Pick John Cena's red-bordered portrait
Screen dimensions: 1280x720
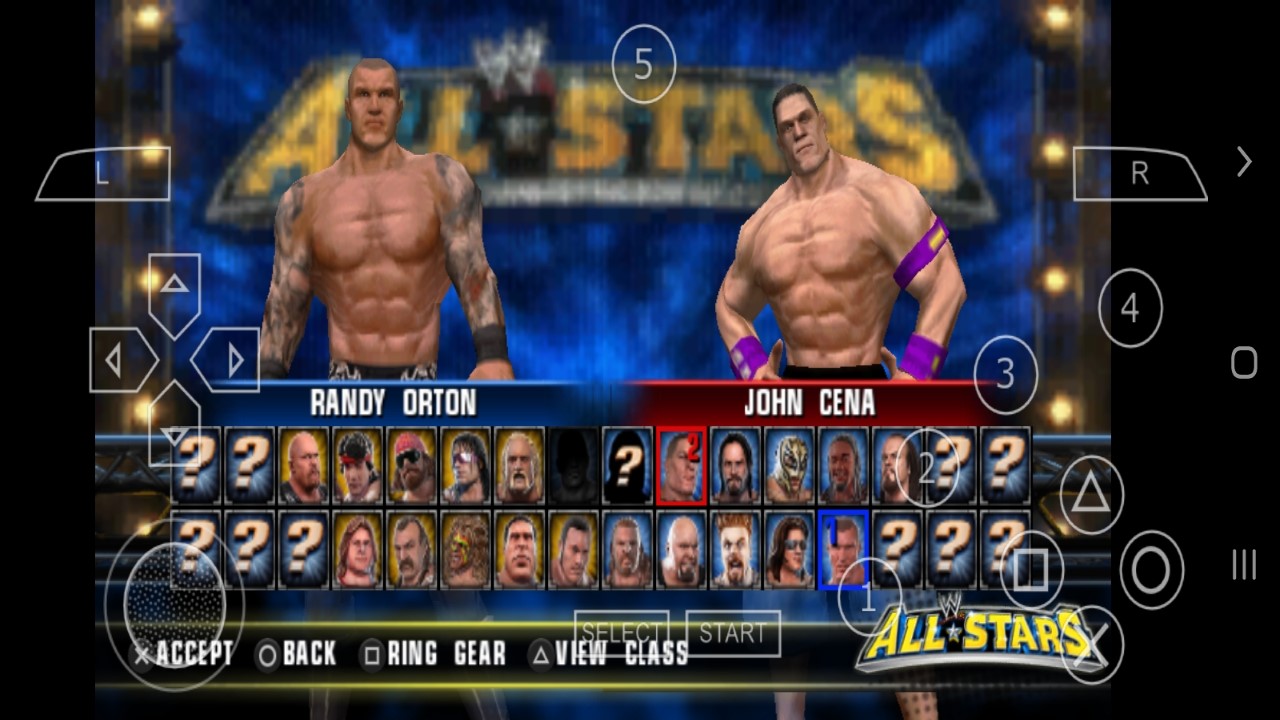681,466
